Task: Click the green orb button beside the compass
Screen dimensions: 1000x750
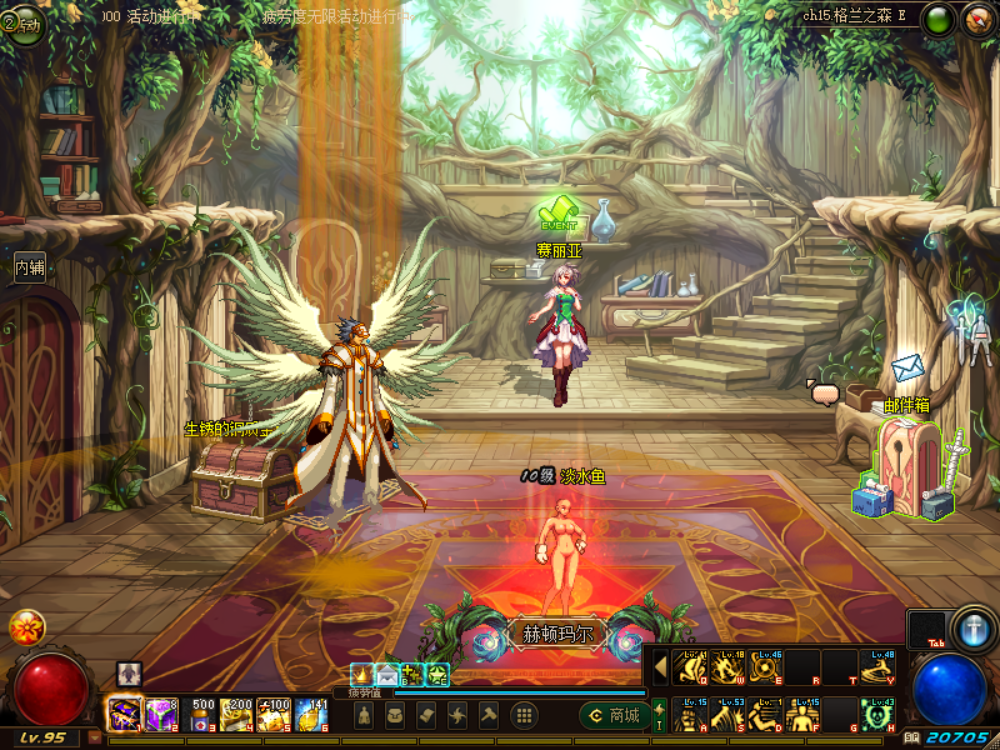Action: pos(938,20)
